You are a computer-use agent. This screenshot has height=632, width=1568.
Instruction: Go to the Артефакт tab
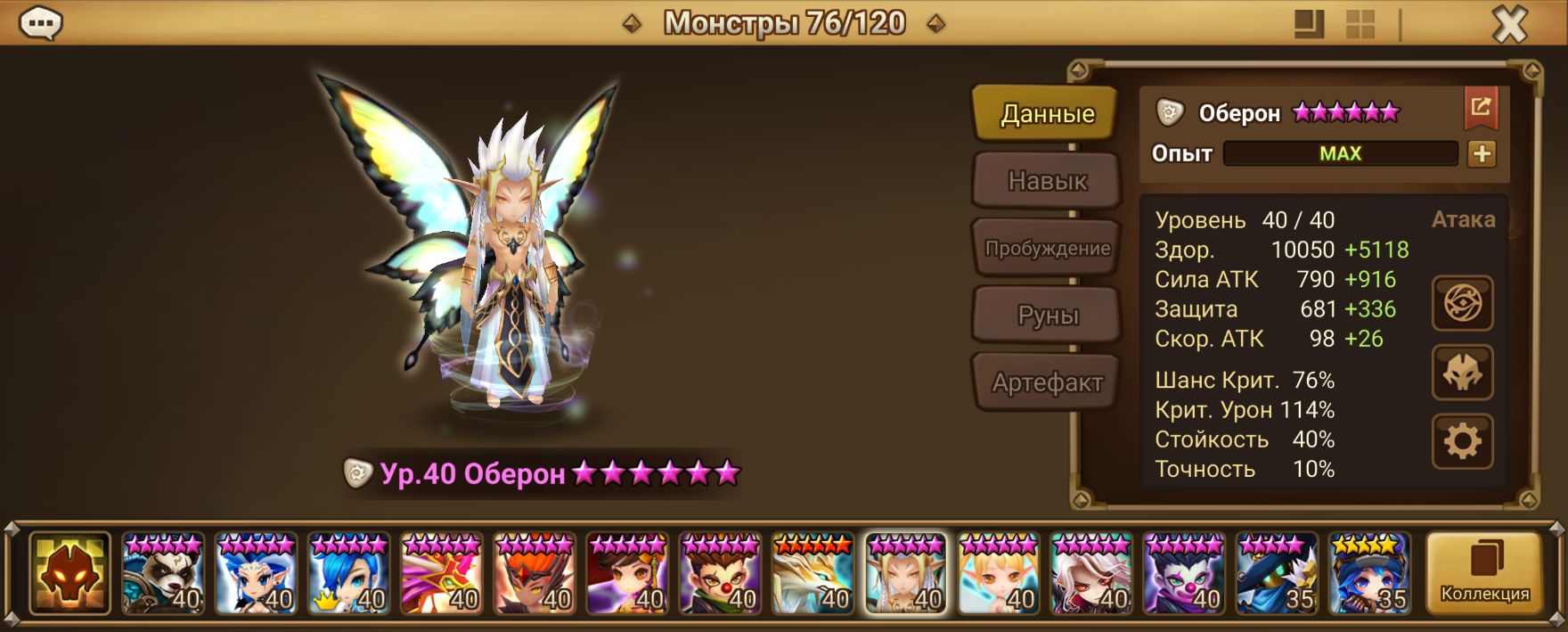(1047, 383)
